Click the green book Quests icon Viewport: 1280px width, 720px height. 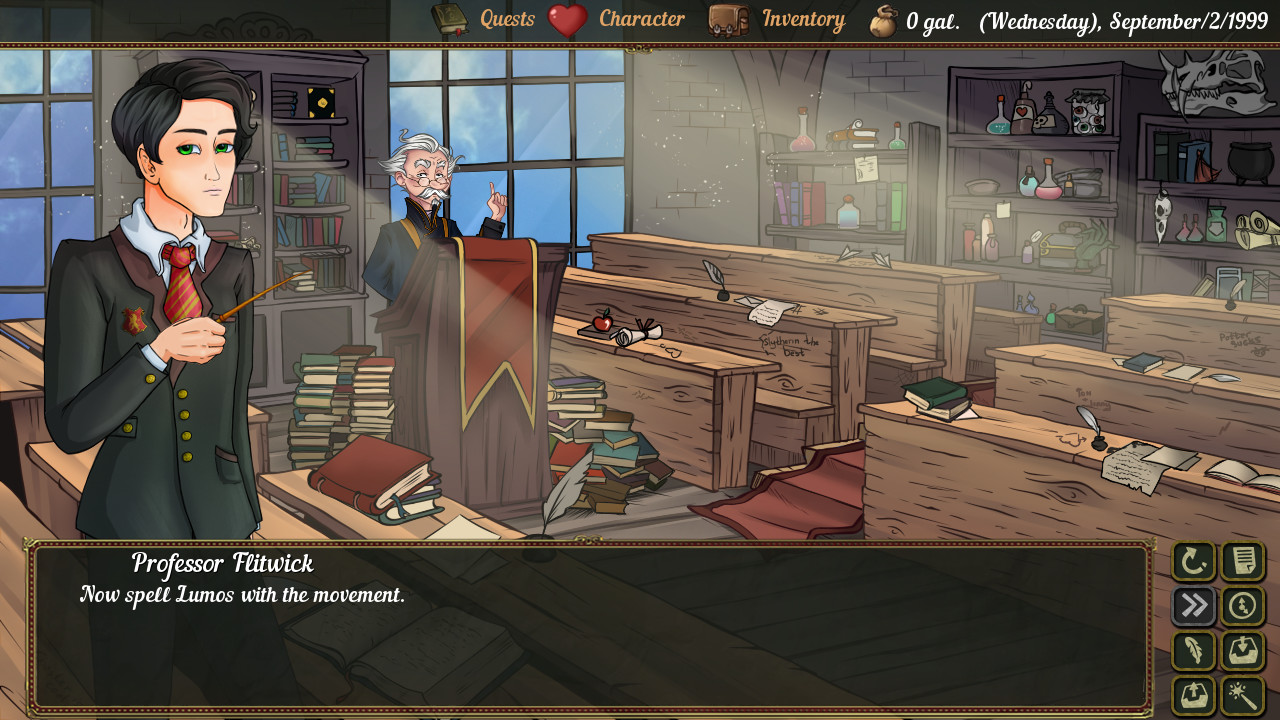point(449,19)
